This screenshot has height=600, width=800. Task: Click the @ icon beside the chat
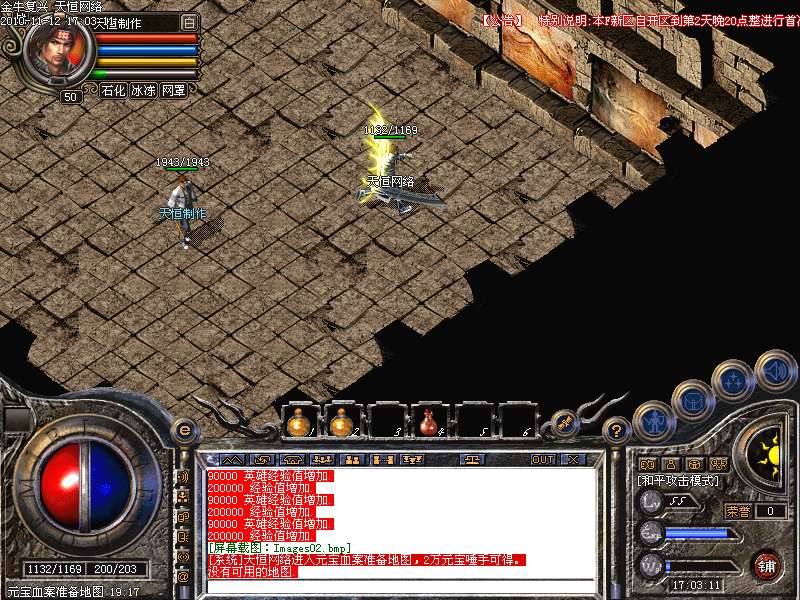184,576
